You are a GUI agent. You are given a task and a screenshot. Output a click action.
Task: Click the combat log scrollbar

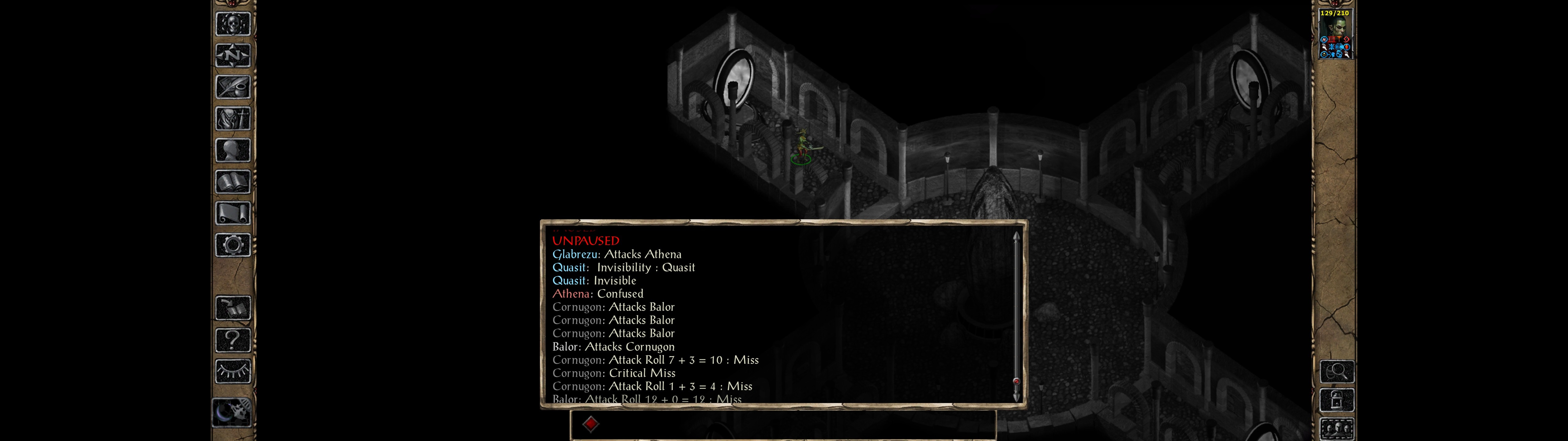1016,317
